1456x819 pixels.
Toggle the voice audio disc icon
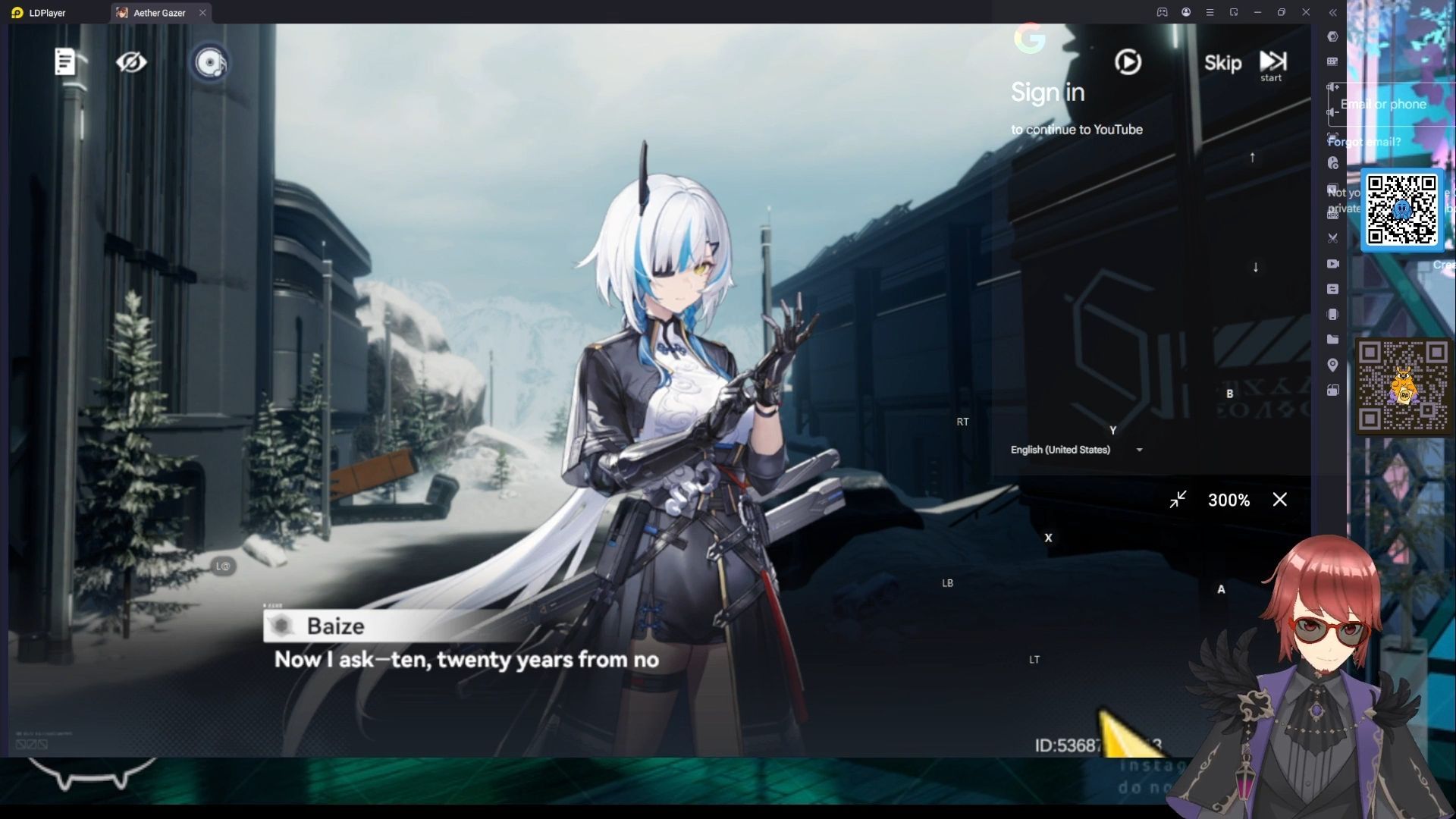pyautogui.click(x=210, y=62)
